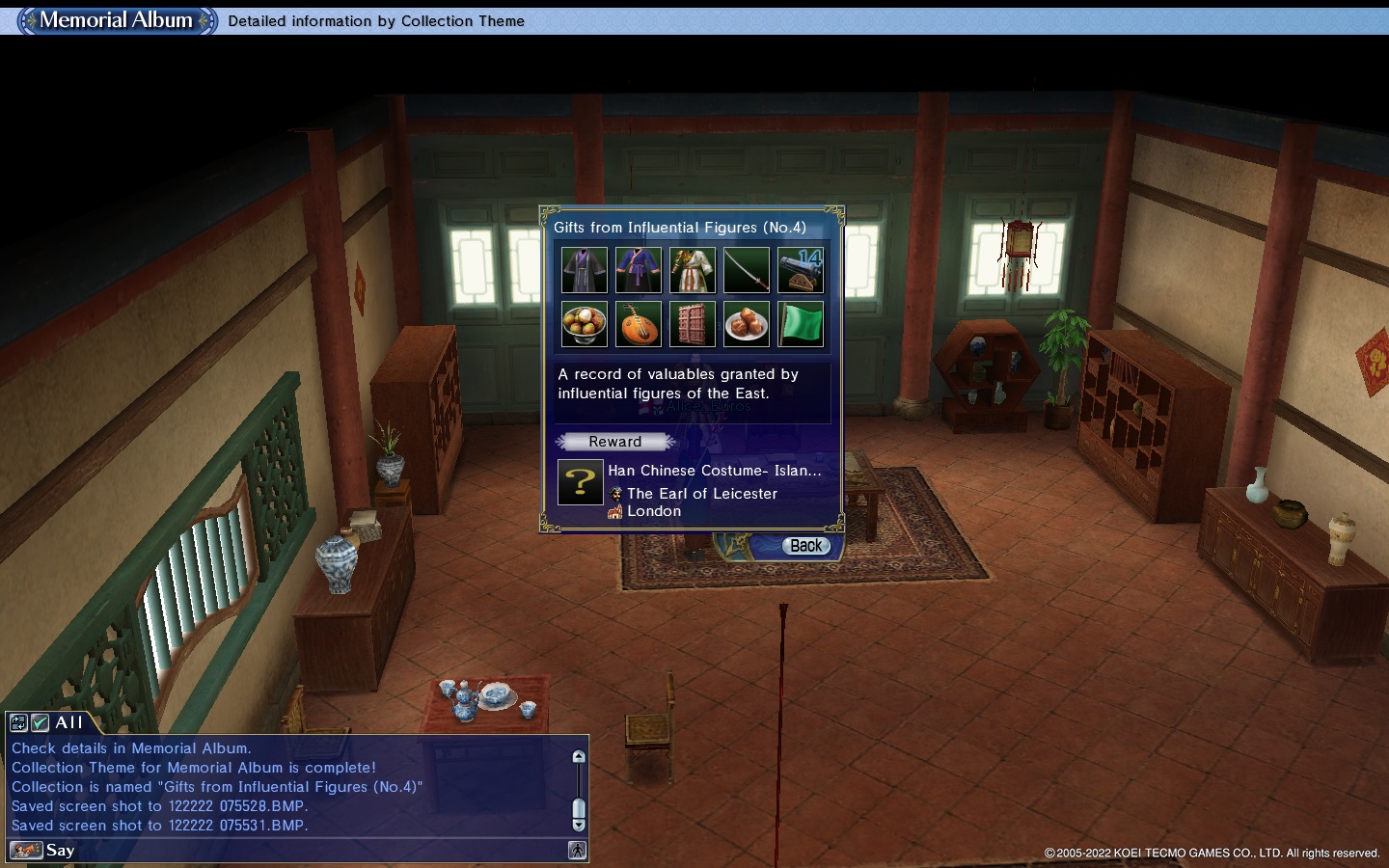1389x868 pixels.
Task: Open the Say chat mode selector
Action: click(x=26, y=850)
